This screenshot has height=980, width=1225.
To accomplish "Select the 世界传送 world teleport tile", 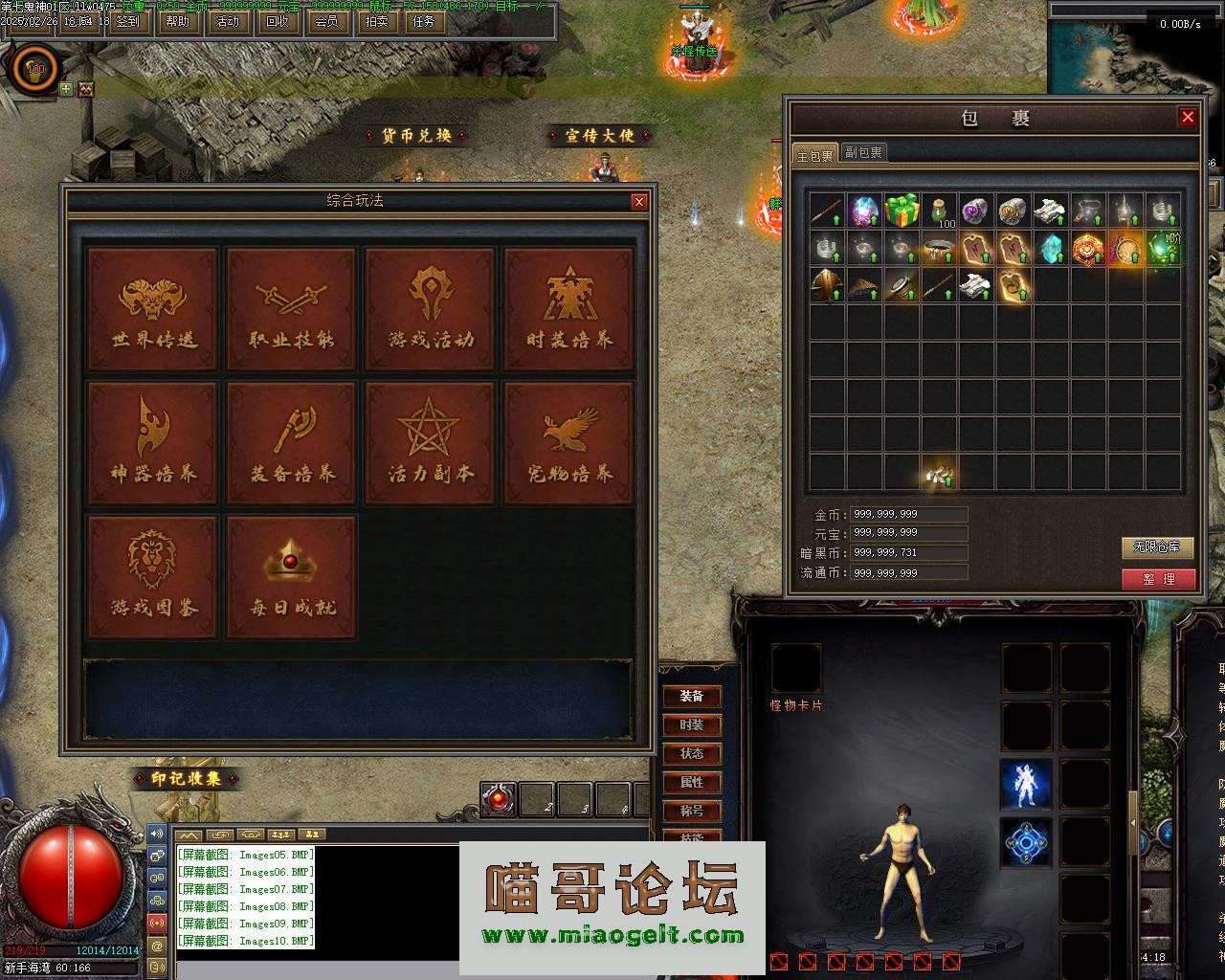I will tap(153, 309).
